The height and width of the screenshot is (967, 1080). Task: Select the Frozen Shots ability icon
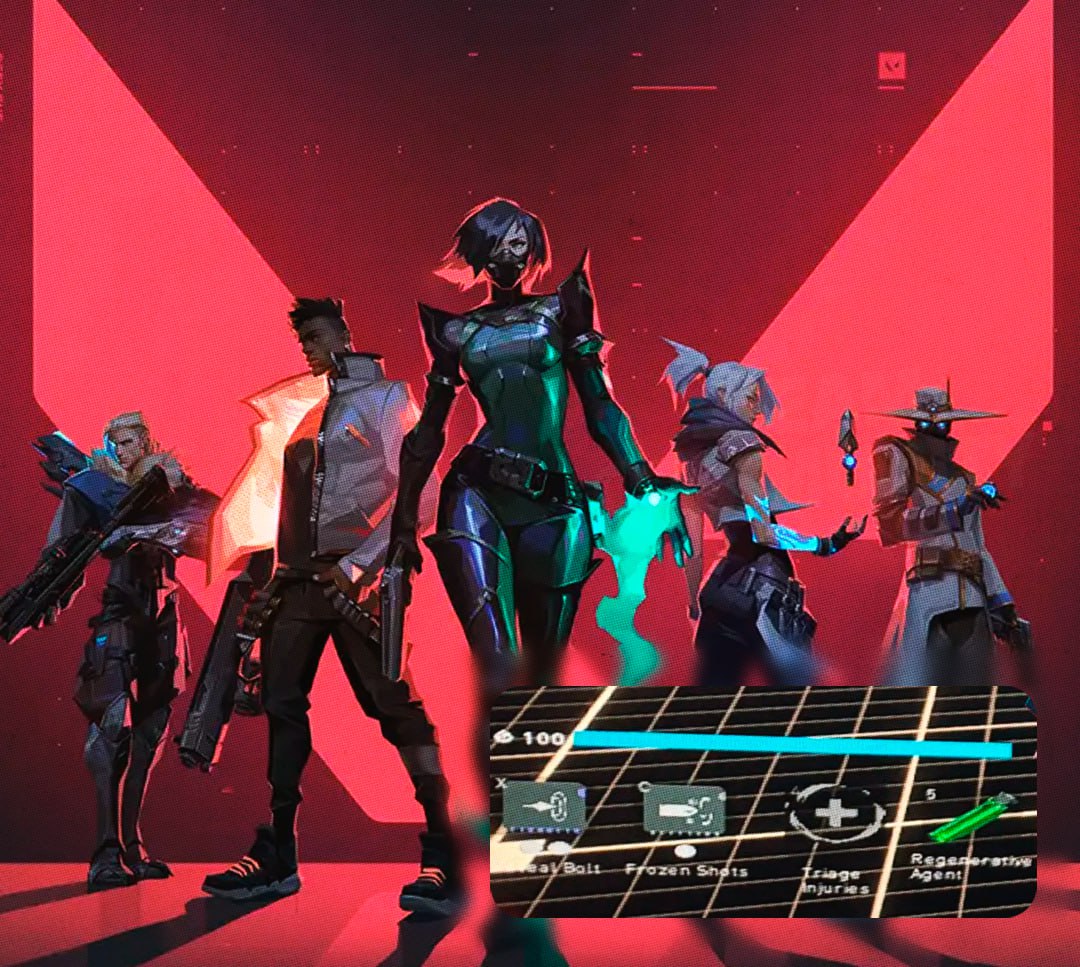(683, 808)
